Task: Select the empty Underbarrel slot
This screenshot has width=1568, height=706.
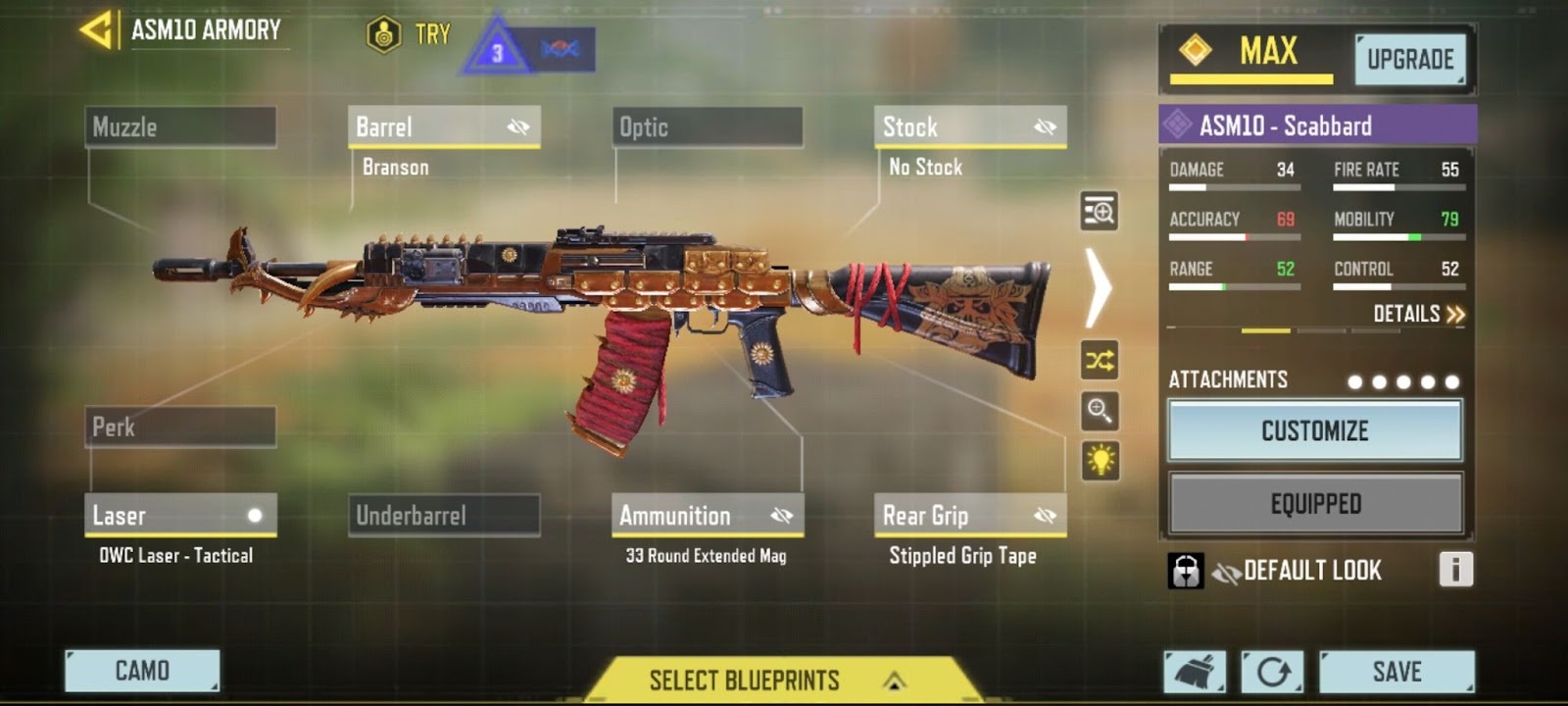Action: [443, 516]
